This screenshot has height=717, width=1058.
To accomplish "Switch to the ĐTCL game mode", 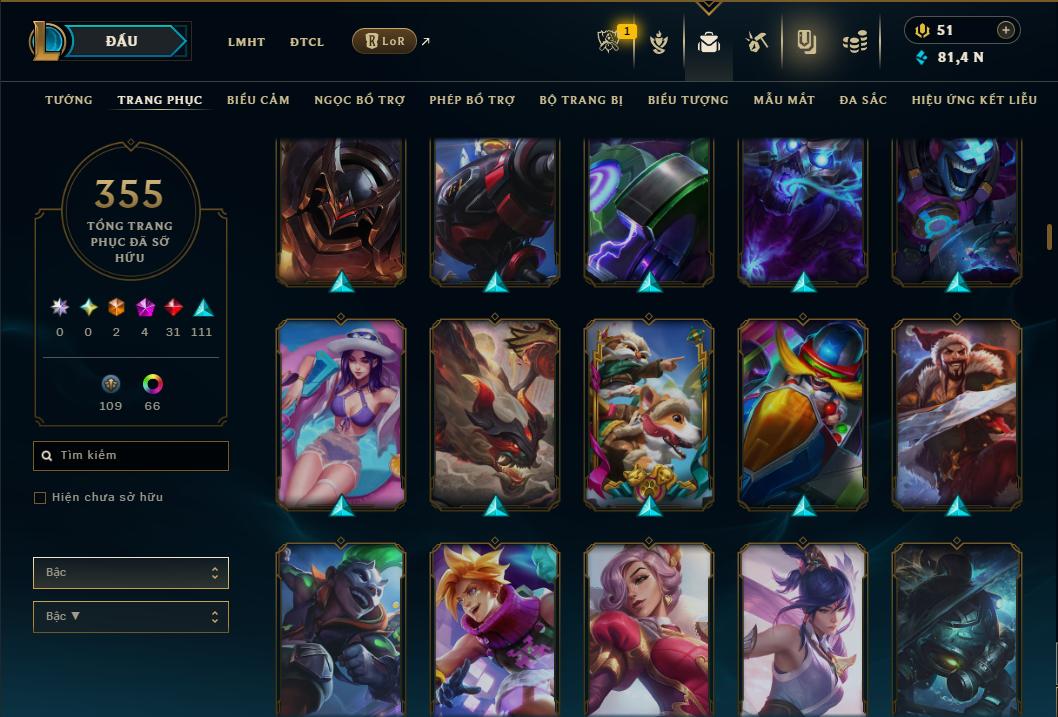I will [307, 42].
